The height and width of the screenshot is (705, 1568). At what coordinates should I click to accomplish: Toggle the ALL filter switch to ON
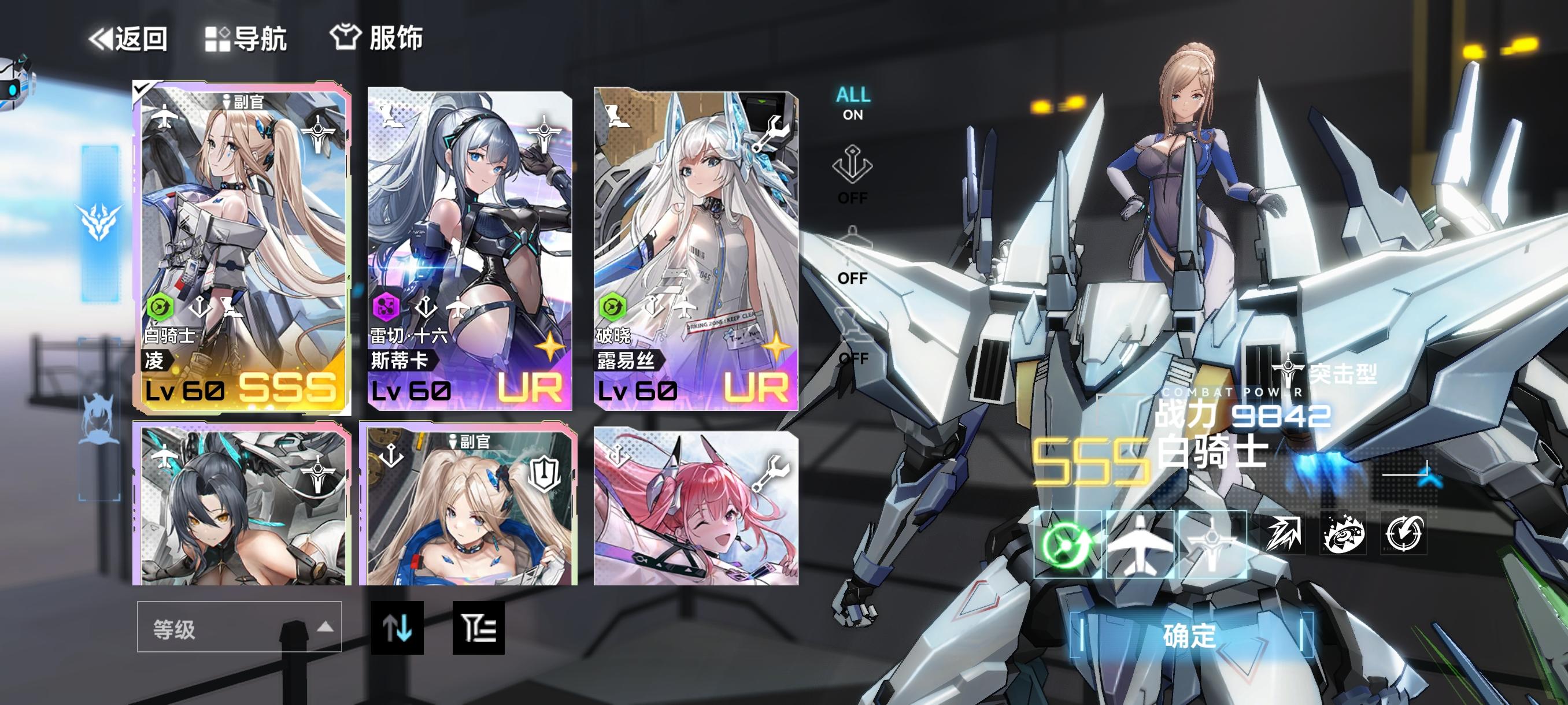pos(853,103)
